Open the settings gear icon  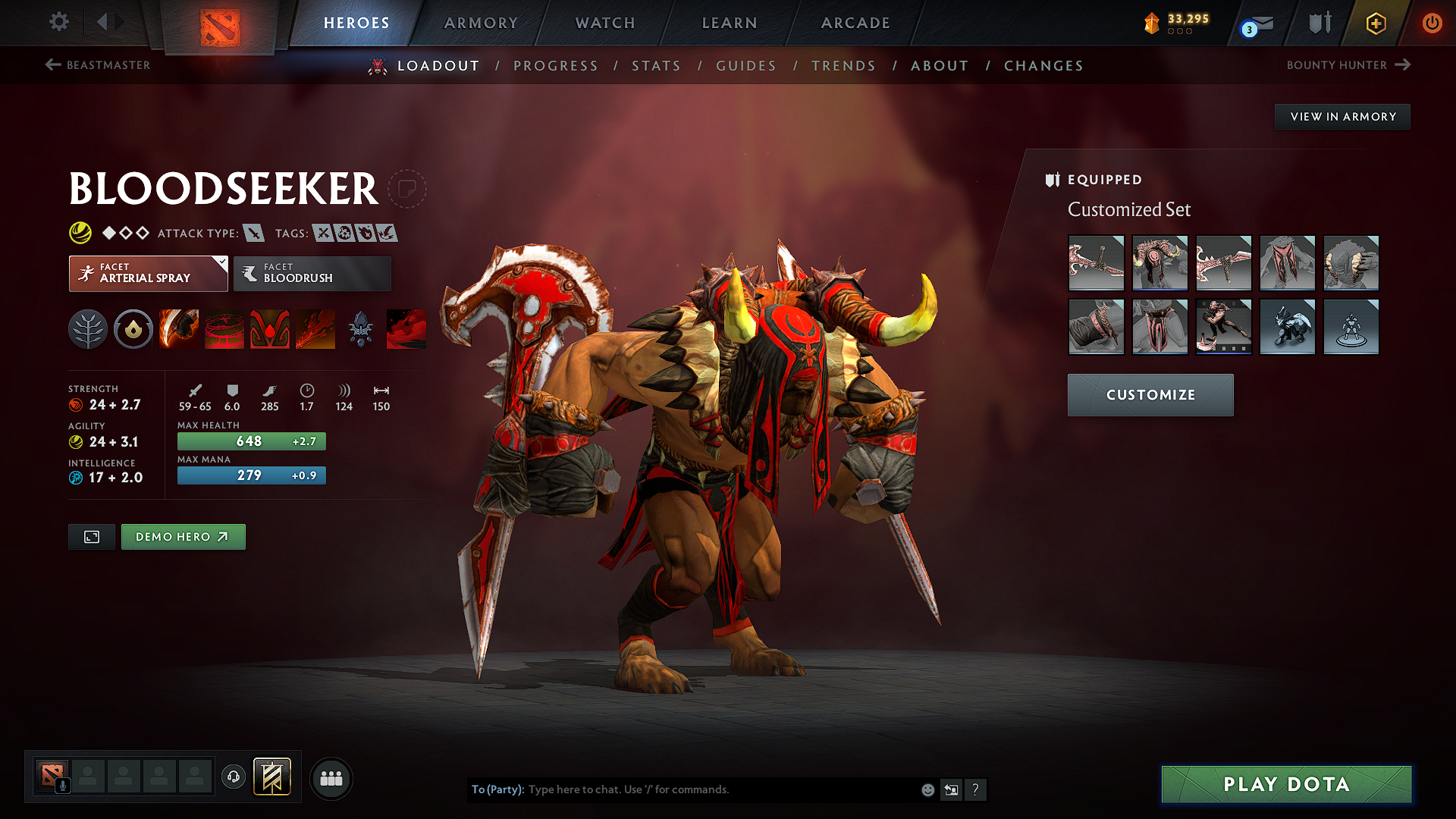[x=58, y=22]
